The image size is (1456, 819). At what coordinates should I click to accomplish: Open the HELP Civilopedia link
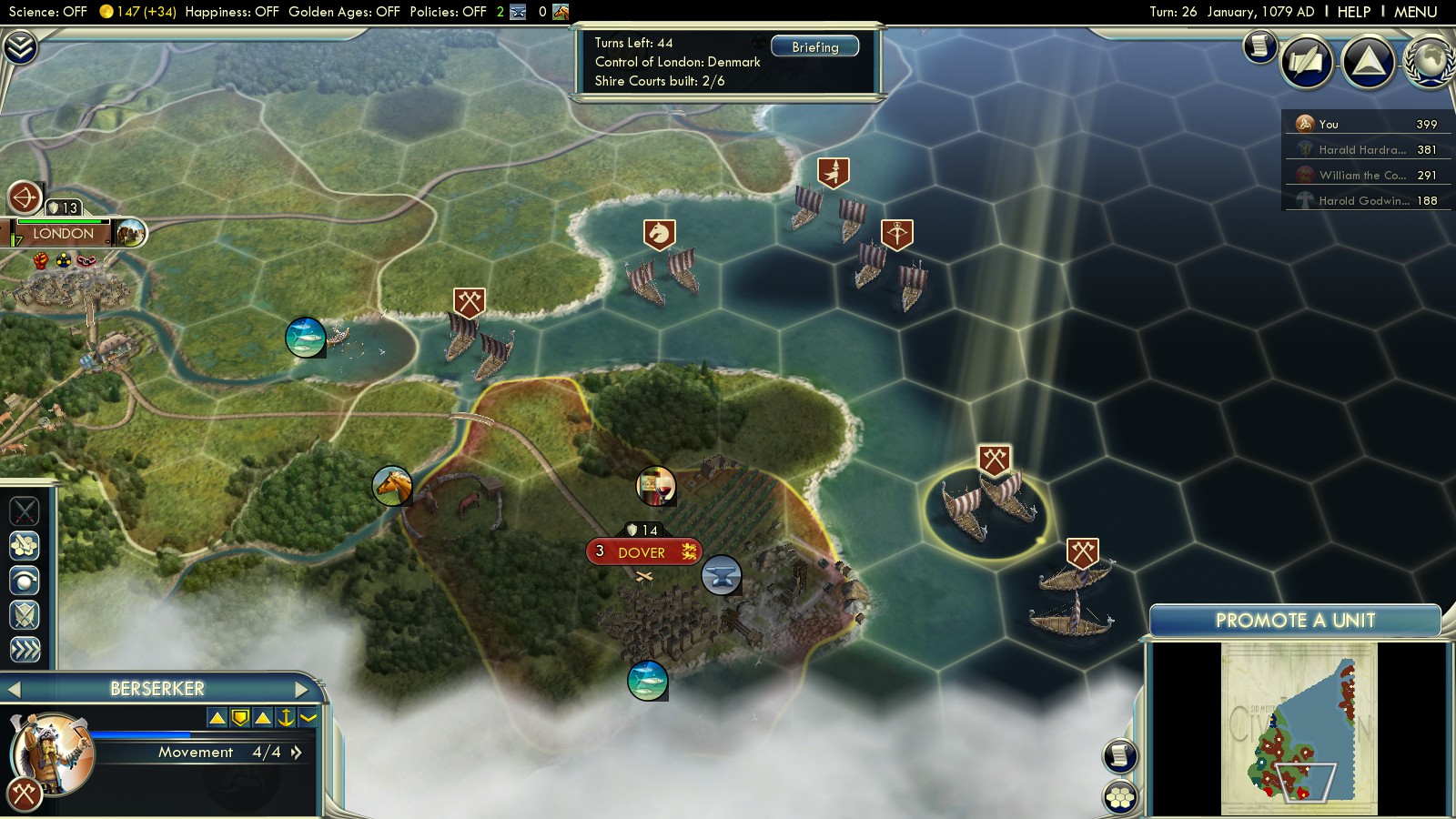point(1353,12)
